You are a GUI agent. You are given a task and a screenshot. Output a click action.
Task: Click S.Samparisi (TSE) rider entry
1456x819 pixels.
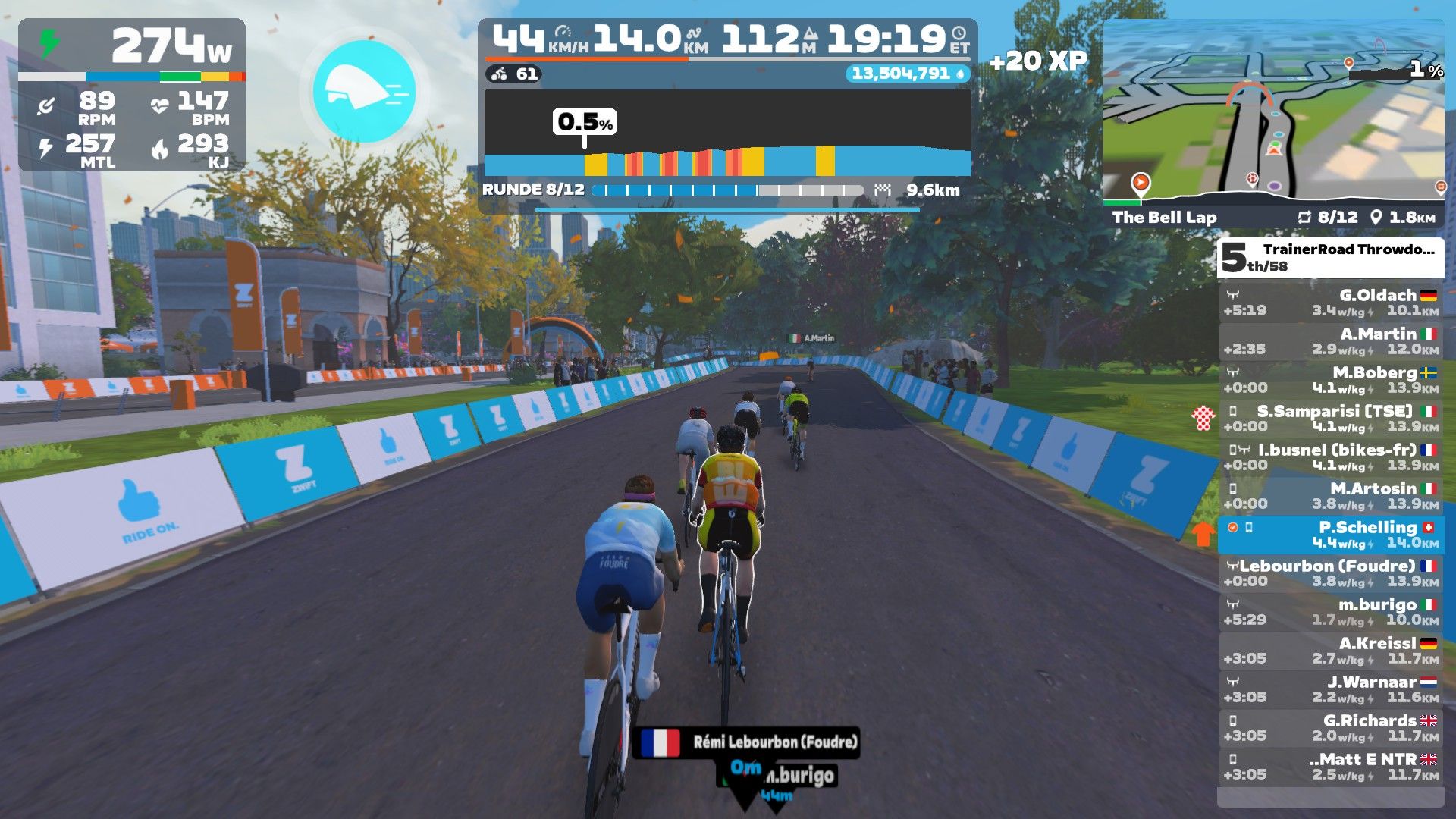(1331, 419)
